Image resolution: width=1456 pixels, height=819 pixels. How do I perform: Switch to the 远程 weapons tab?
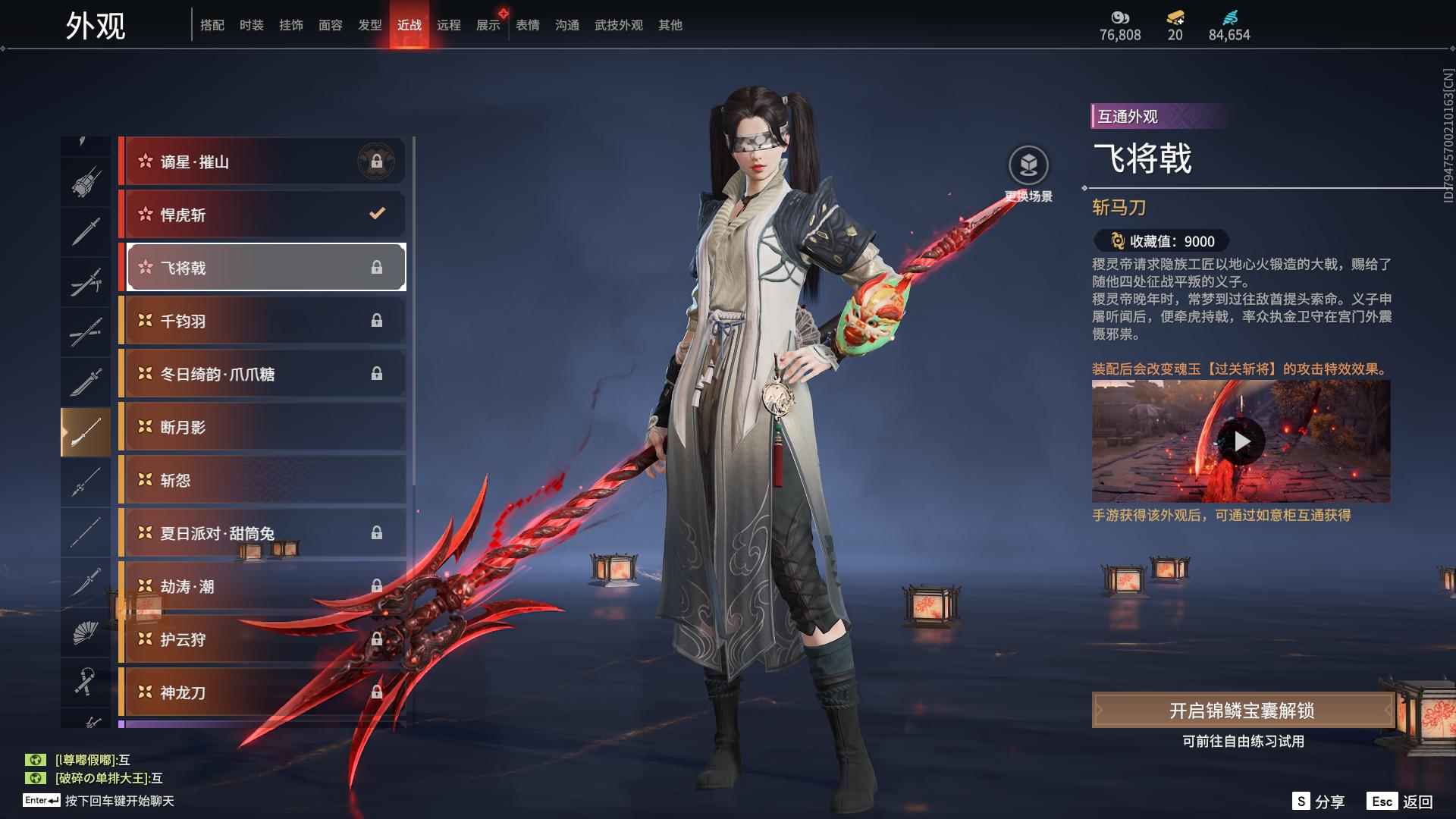(x=448, y=25)
